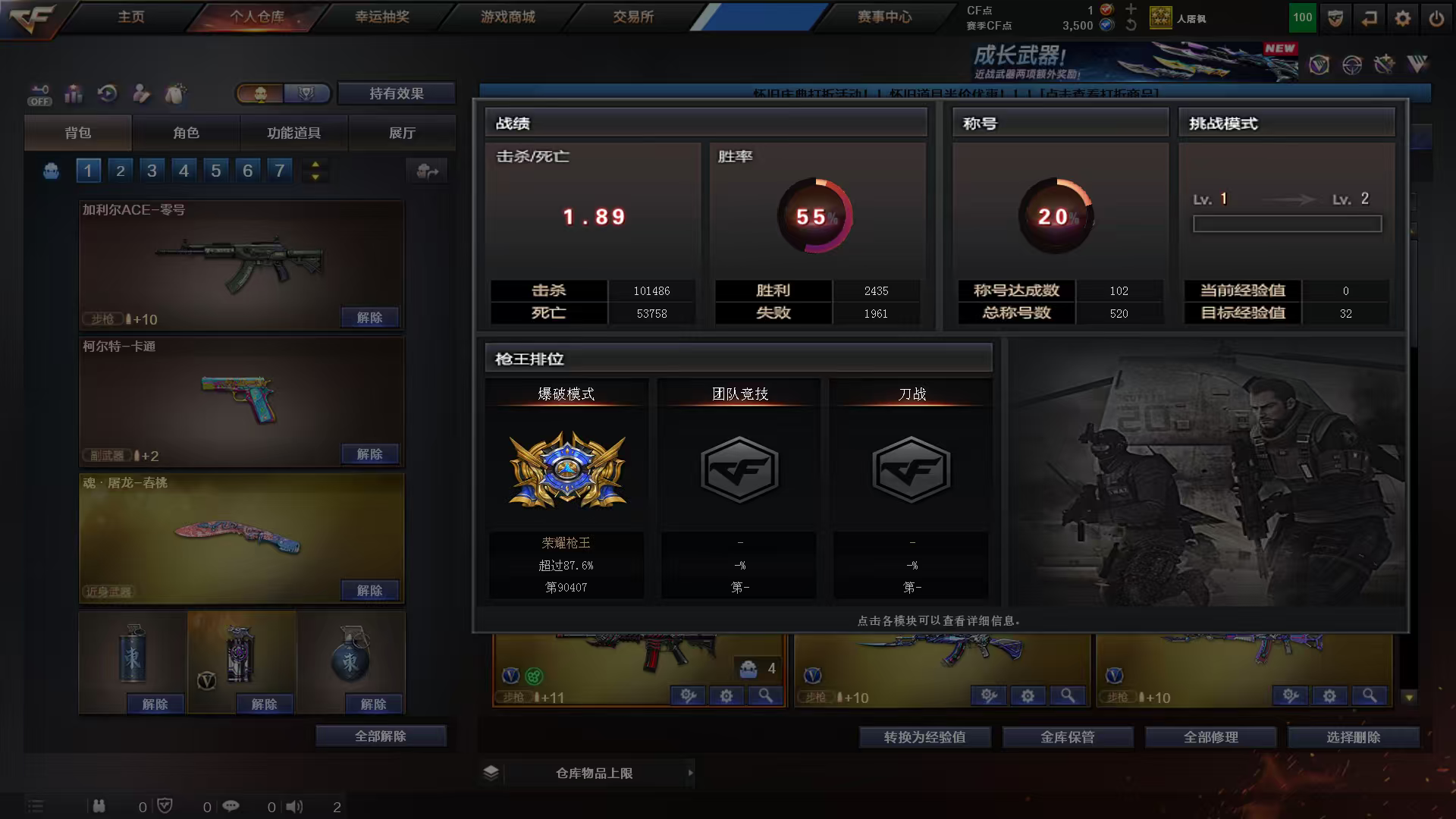This screenshot has height=819, width=1456.
Task: Click the up arrow above backpack pager
Action: click(x=315, y=164)
